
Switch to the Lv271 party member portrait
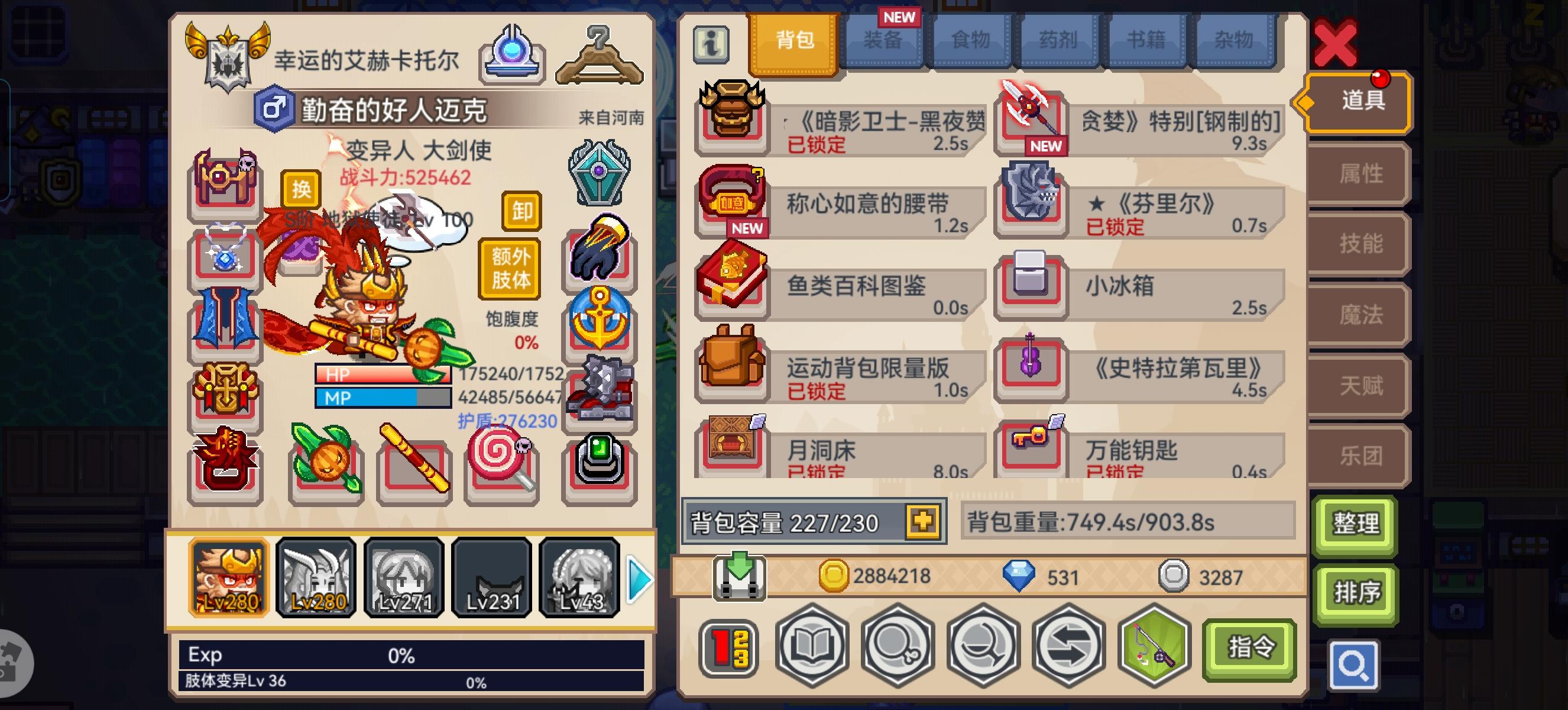pos(404,577)
